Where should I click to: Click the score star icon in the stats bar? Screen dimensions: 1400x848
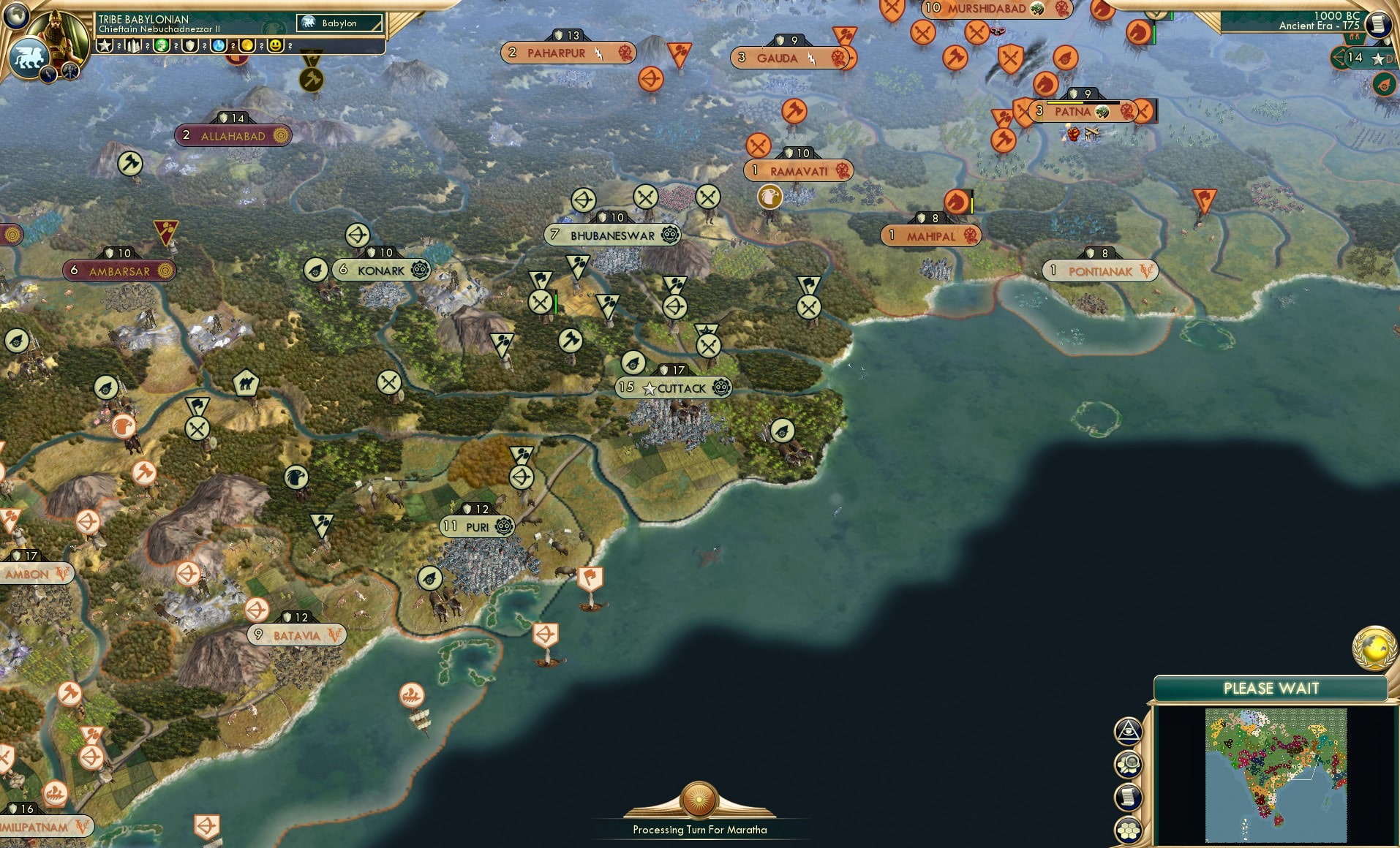(105, 45)
